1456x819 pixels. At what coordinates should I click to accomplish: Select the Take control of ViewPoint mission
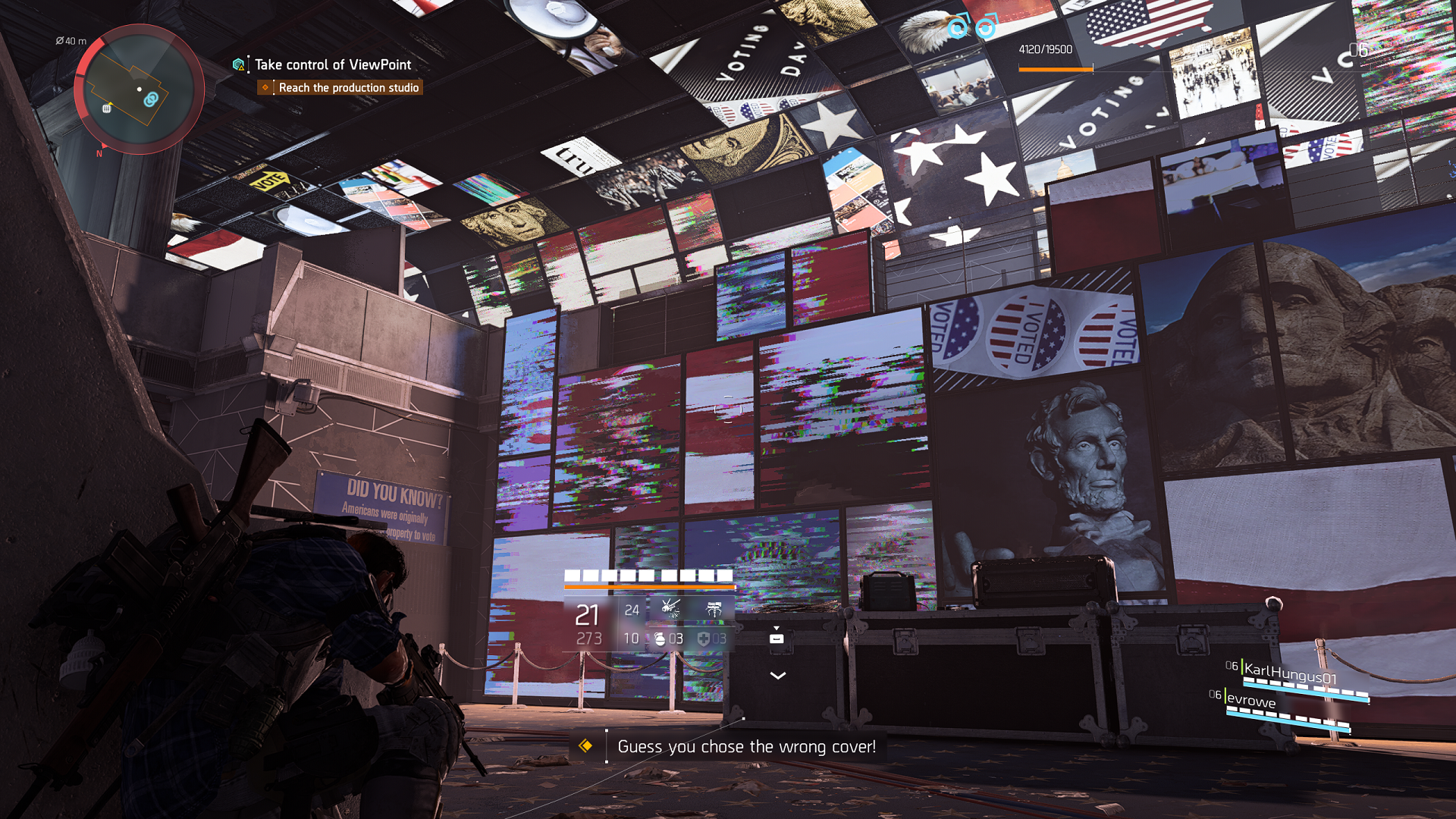click(332, 65)
